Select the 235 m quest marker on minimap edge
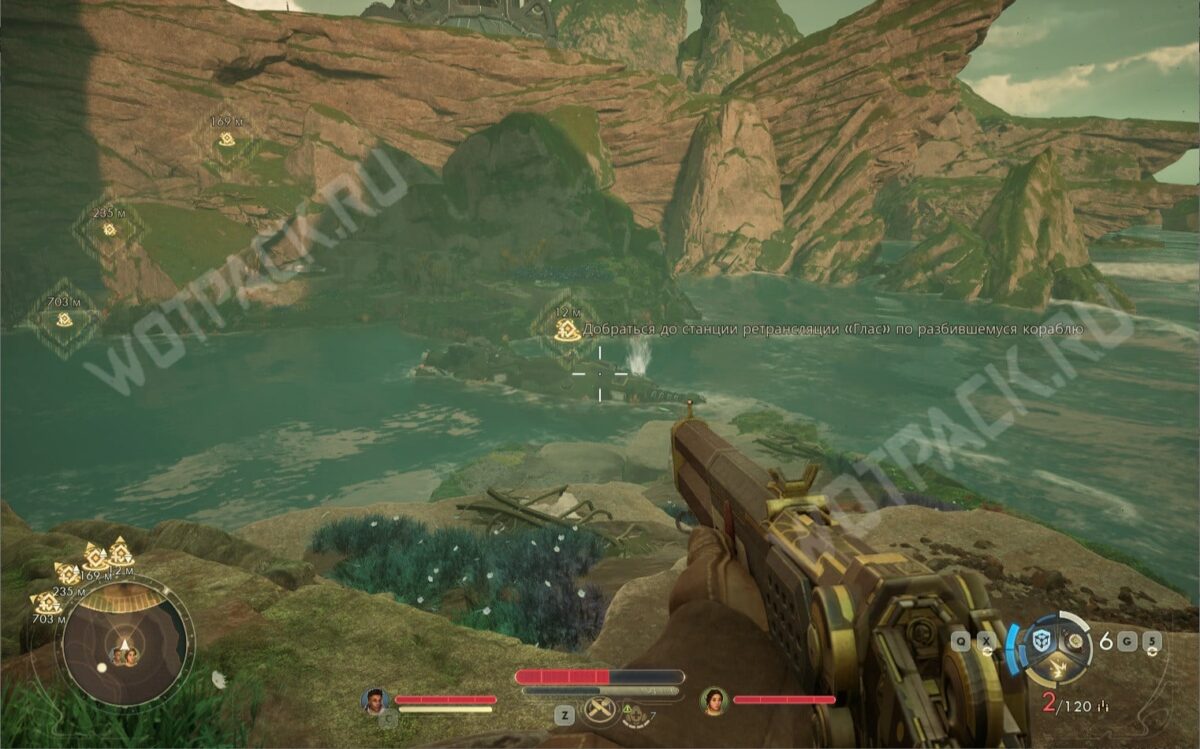 68,573
